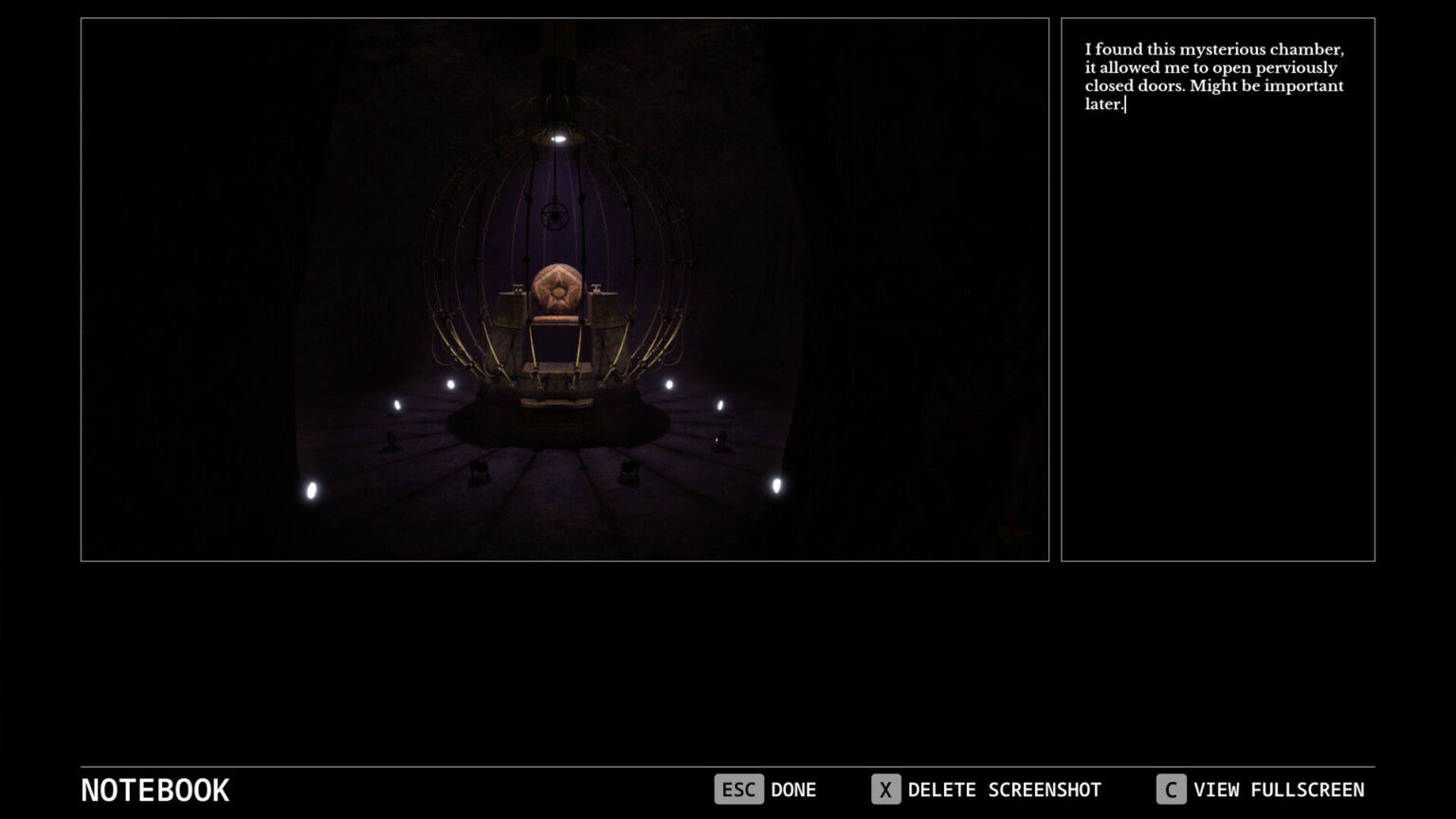Click the X key badge for Delete
Viewport: 1456px width, 819px height.
click(884, 789)
